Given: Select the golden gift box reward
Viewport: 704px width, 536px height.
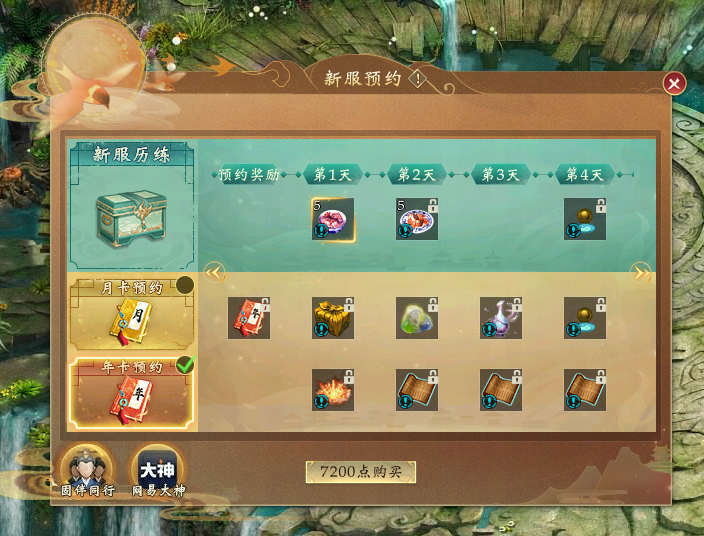Looking at the screenshot, I should (333, 318).
